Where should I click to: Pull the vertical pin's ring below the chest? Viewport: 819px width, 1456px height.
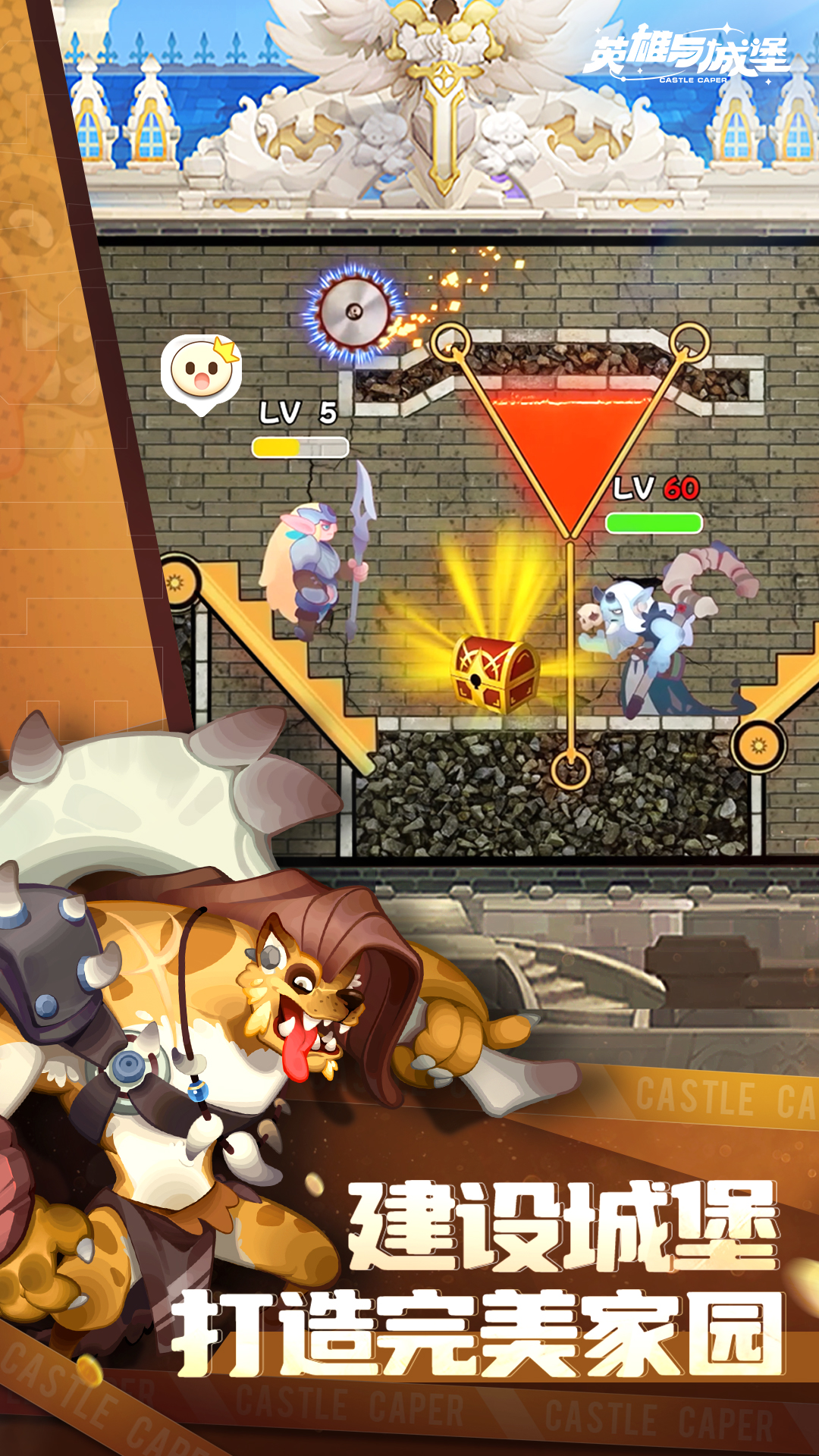570,769
